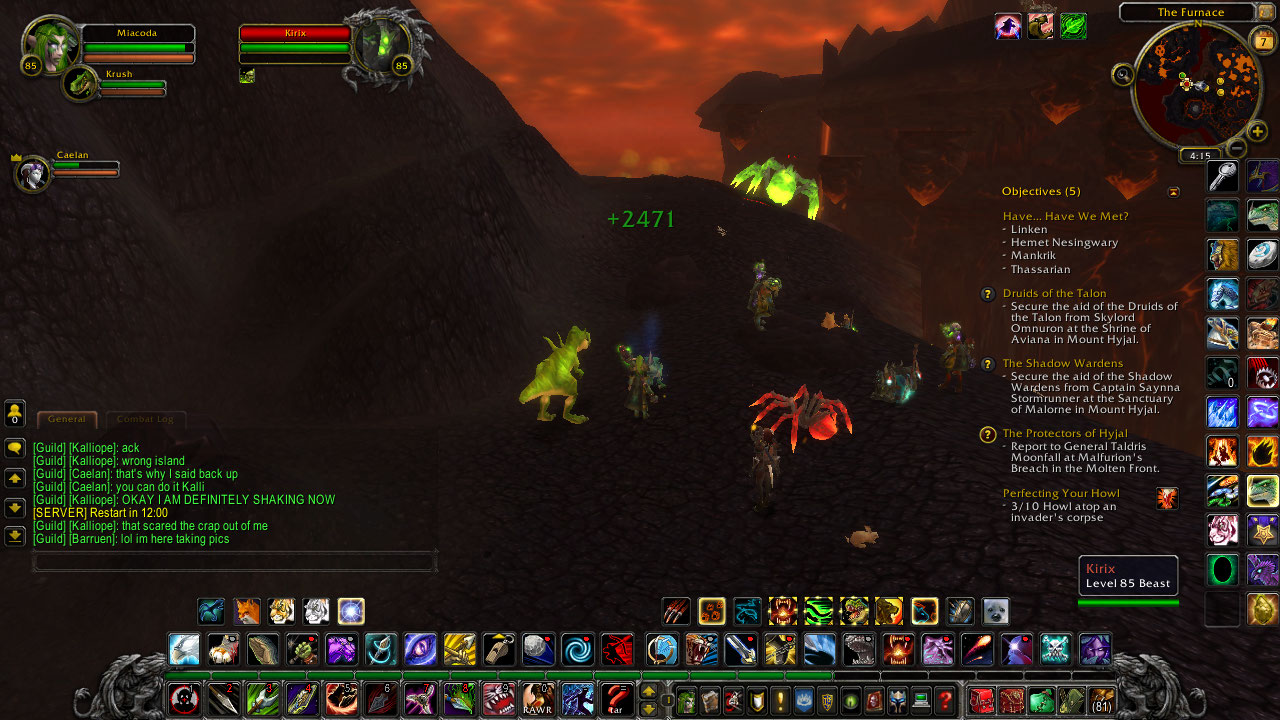Screen dimensions: 1280x720
Task: Select the General chat tab
Action: pos(67,419)
